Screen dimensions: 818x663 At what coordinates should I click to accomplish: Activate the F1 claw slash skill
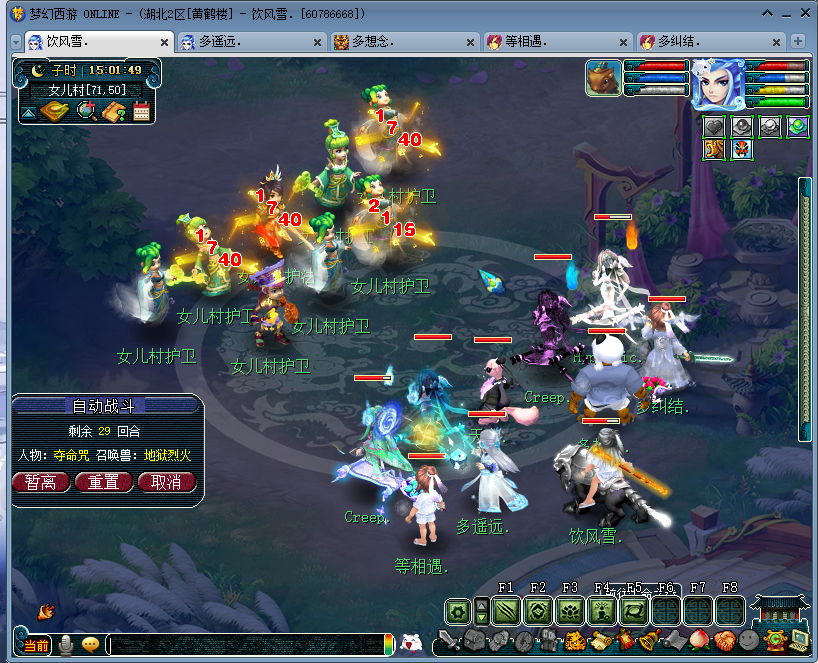[506, 611]
